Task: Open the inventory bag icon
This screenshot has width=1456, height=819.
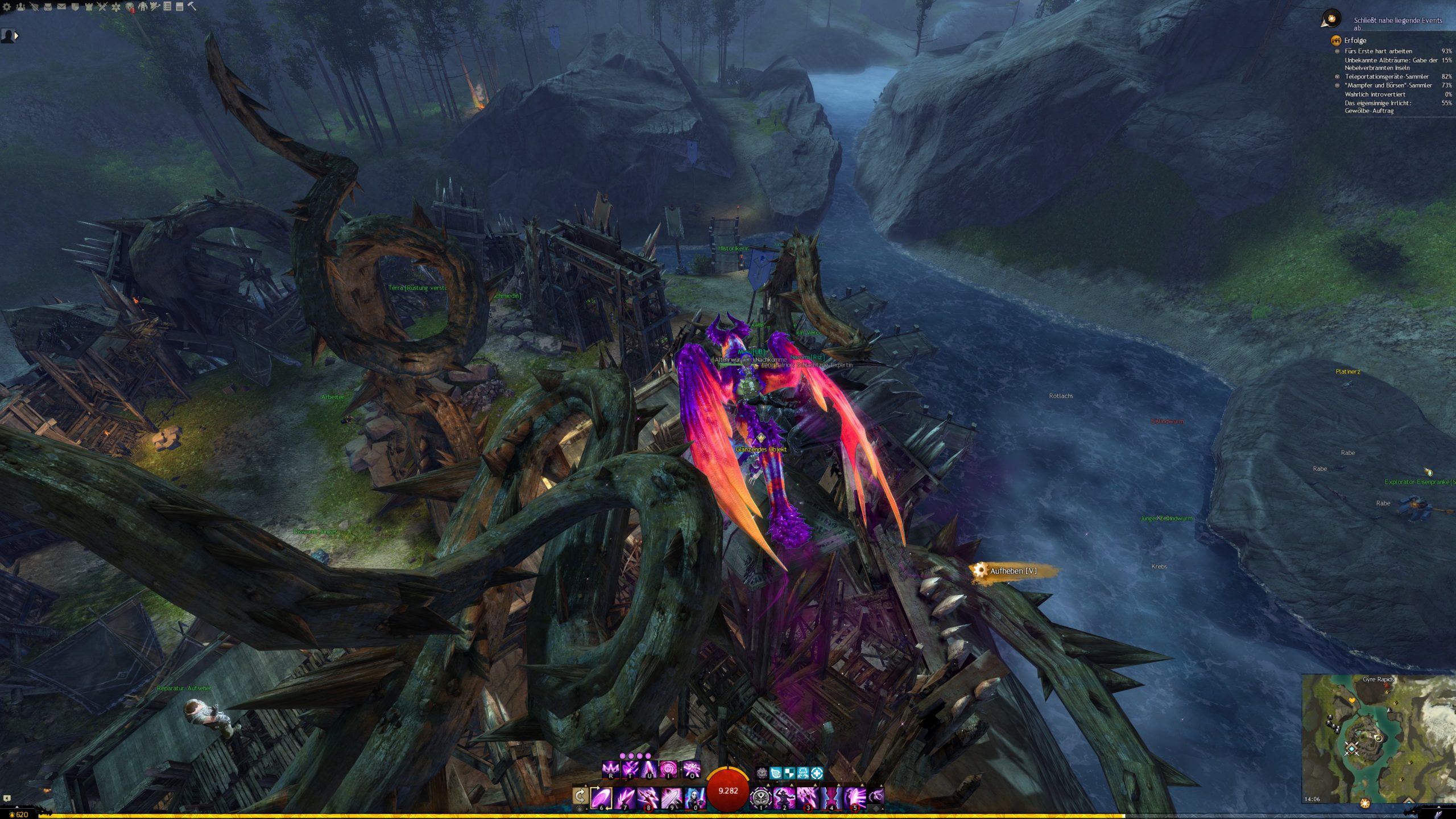Action: pyautogui.click(x=48, y=7)
